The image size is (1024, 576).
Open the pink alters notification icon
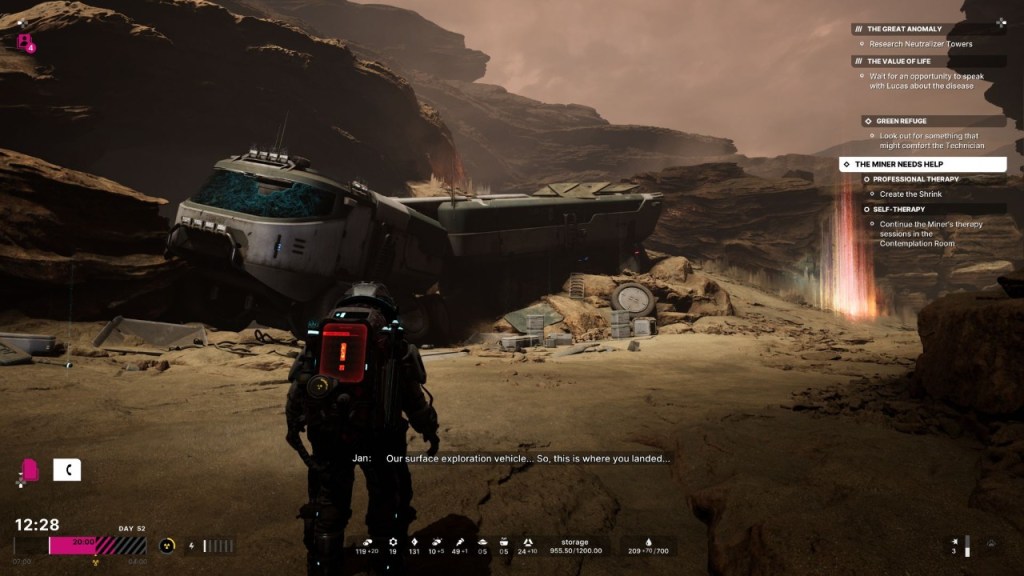24,42
